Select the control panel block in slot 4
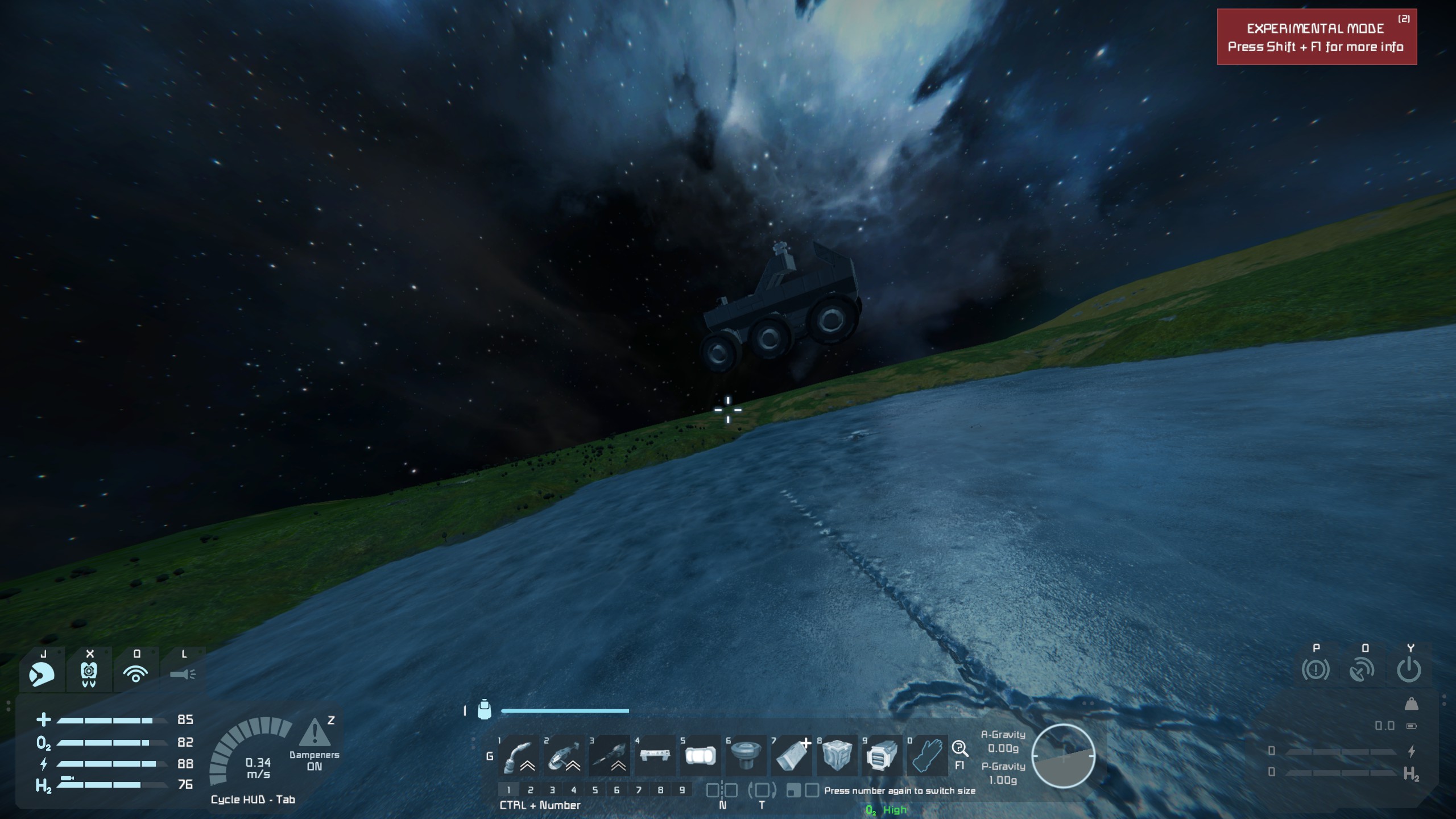 (655, 756)
